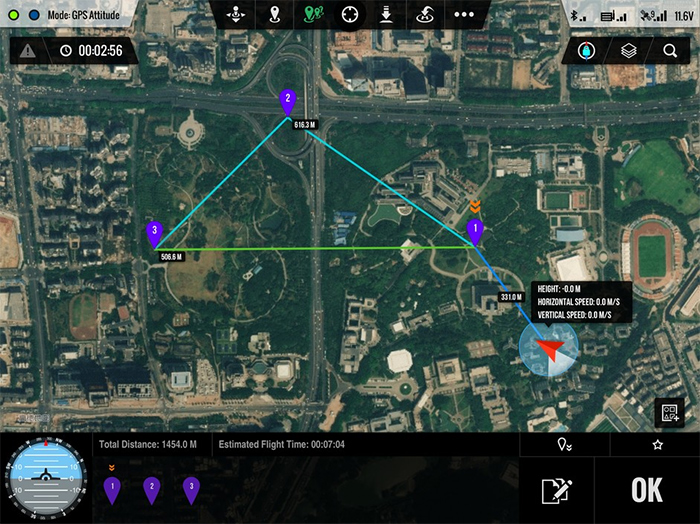Toggle the map orientation lock icon
The height and width of the screenshot is (524, 700).
tap(586, 50)
